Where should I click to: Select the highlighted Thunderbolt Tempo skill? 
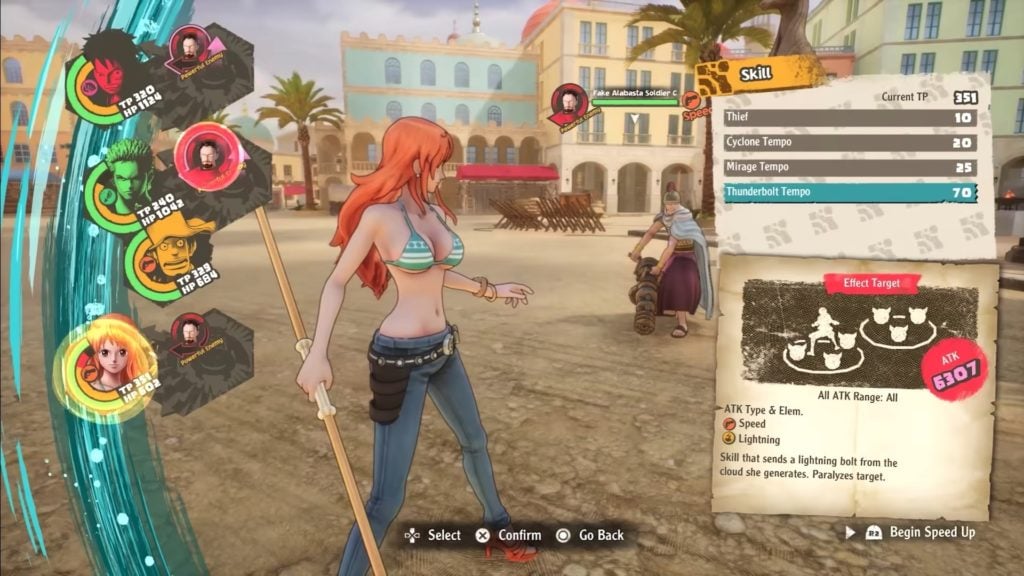point(848,192)
